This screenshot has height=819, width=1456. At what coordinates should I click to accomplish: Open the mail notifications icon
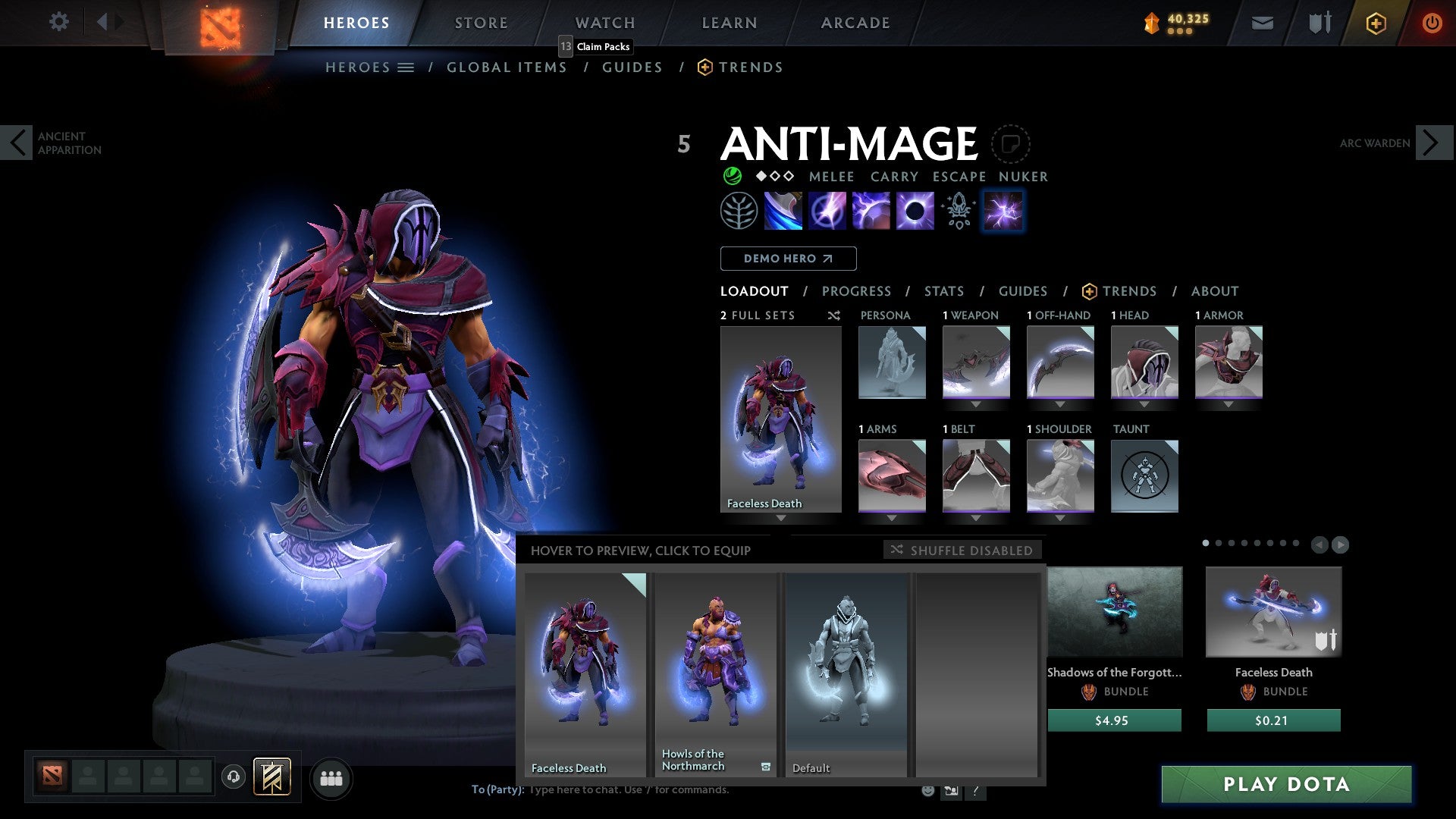point(1263,23)
